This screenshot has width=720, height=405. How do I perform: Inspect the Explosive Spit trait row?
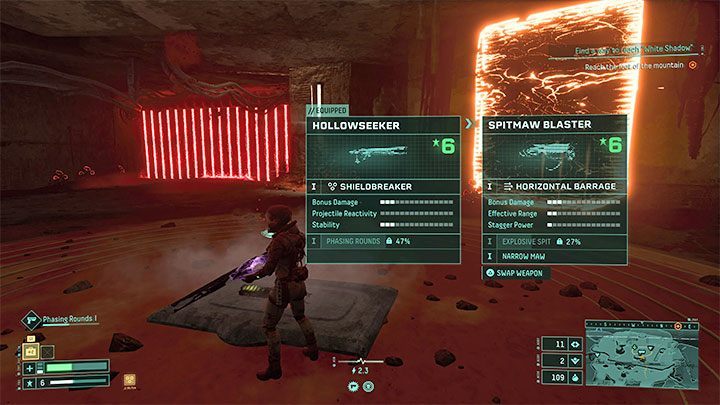(555, 242)
